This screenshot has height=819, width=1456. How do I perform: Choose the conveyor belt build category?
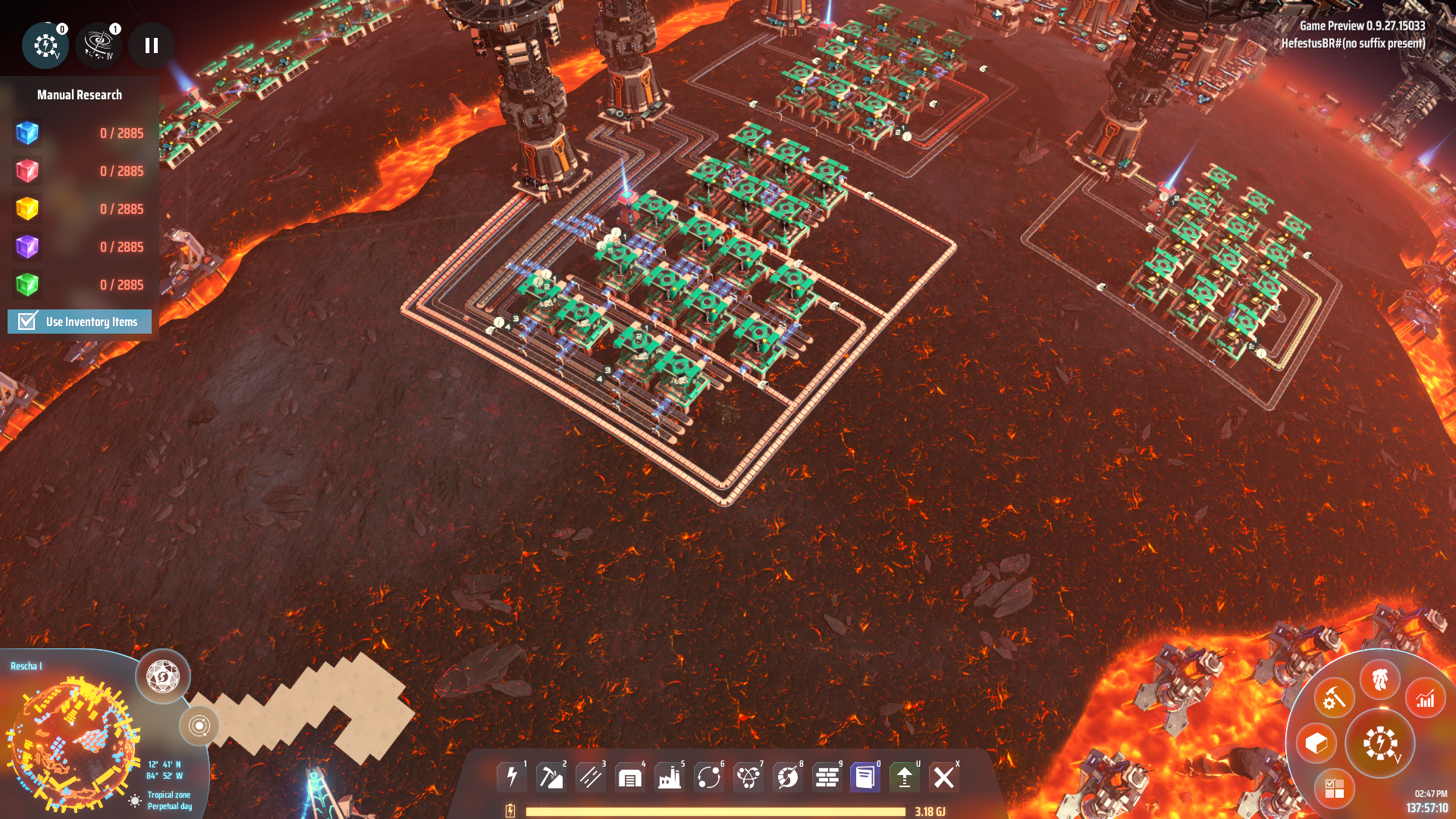pos(591,777)
